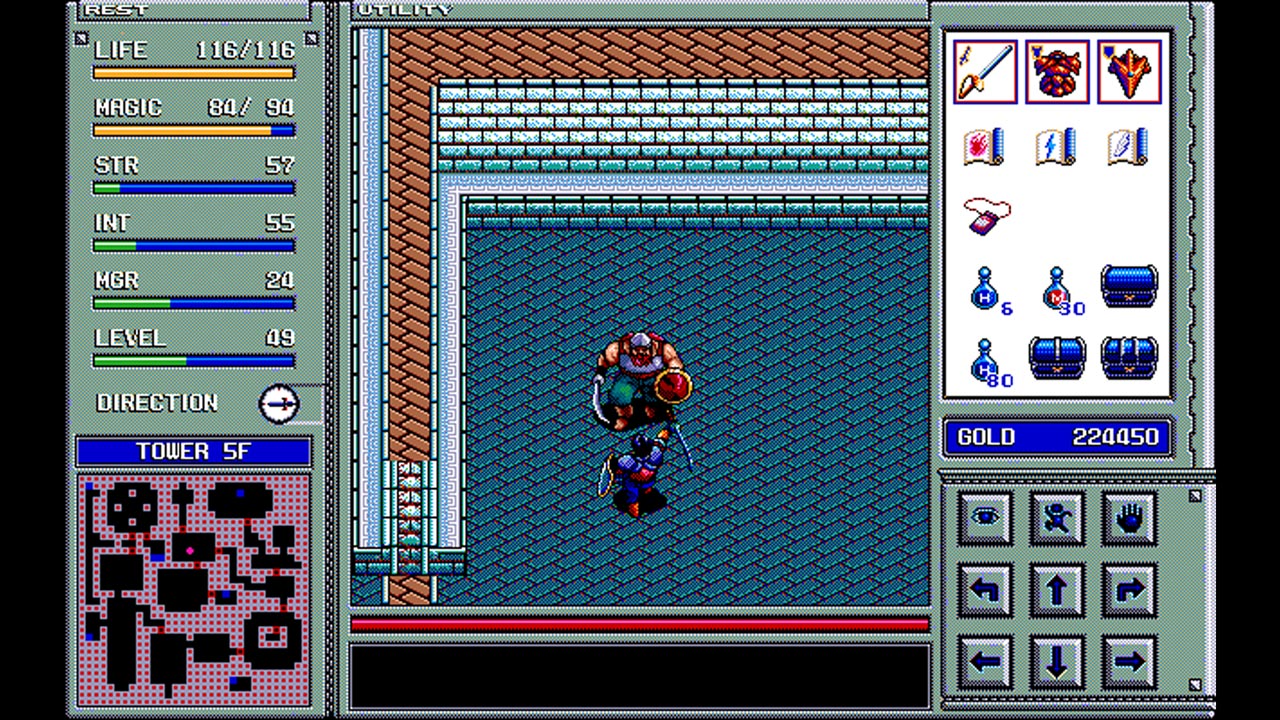Screen dimensions: 1280x720
Task: Select the equipped sword icon
Action: (x=984, y=70)
